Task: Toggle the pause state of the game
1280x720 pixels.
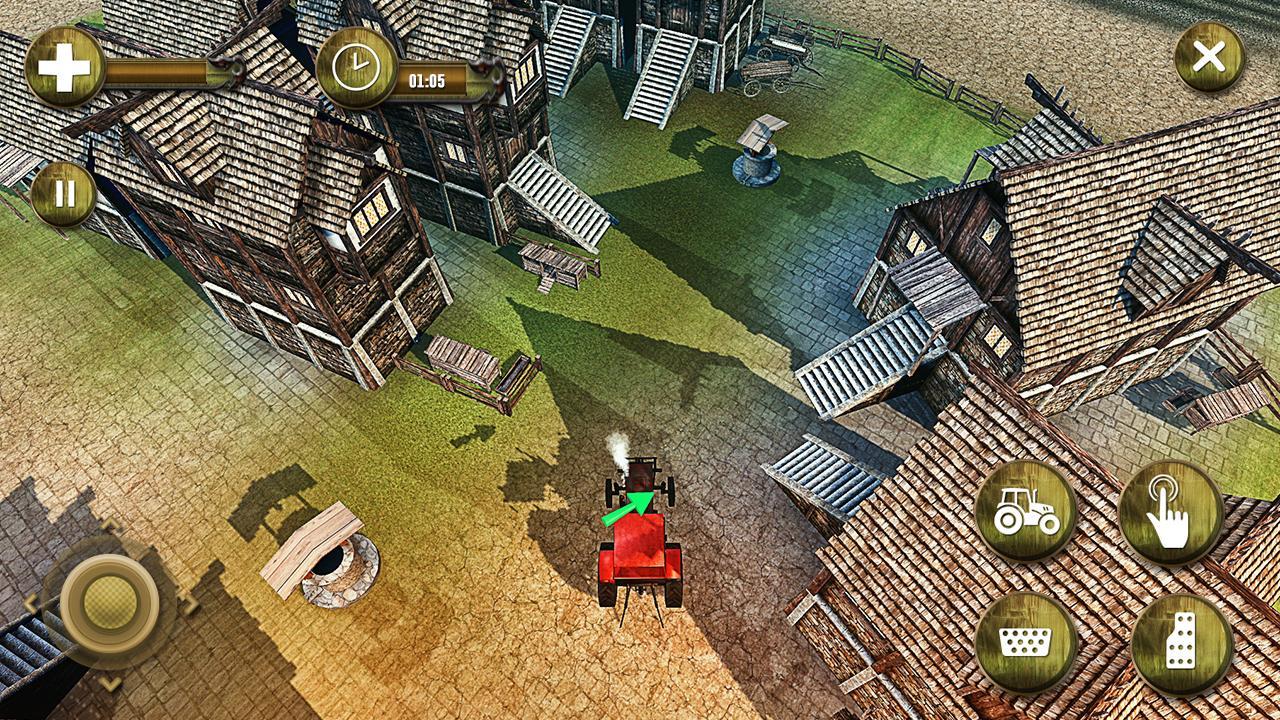Action: coord(62,194)
